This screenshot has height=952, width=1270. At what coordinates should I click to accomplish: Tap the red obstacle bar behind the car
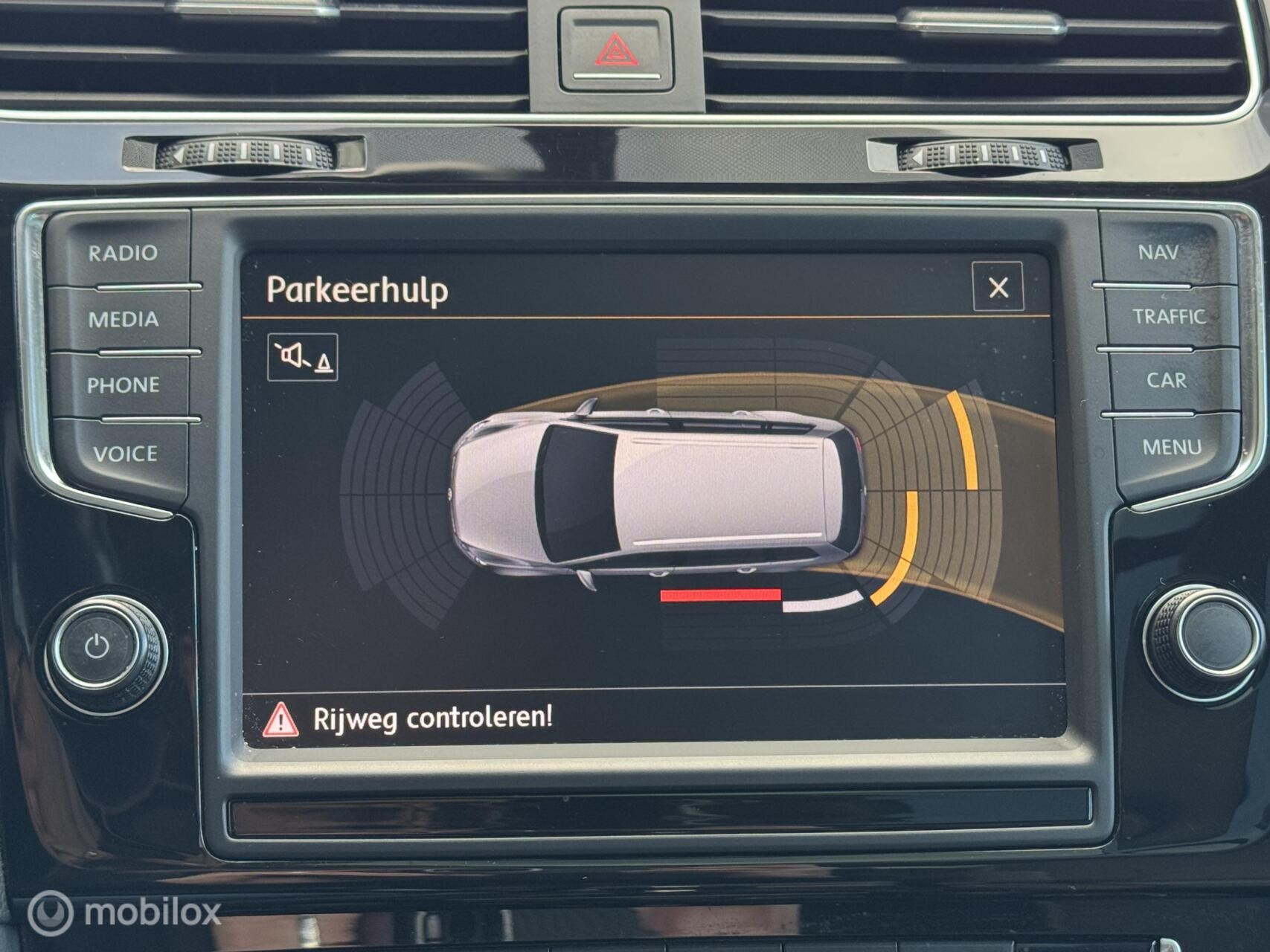(720, 594)
